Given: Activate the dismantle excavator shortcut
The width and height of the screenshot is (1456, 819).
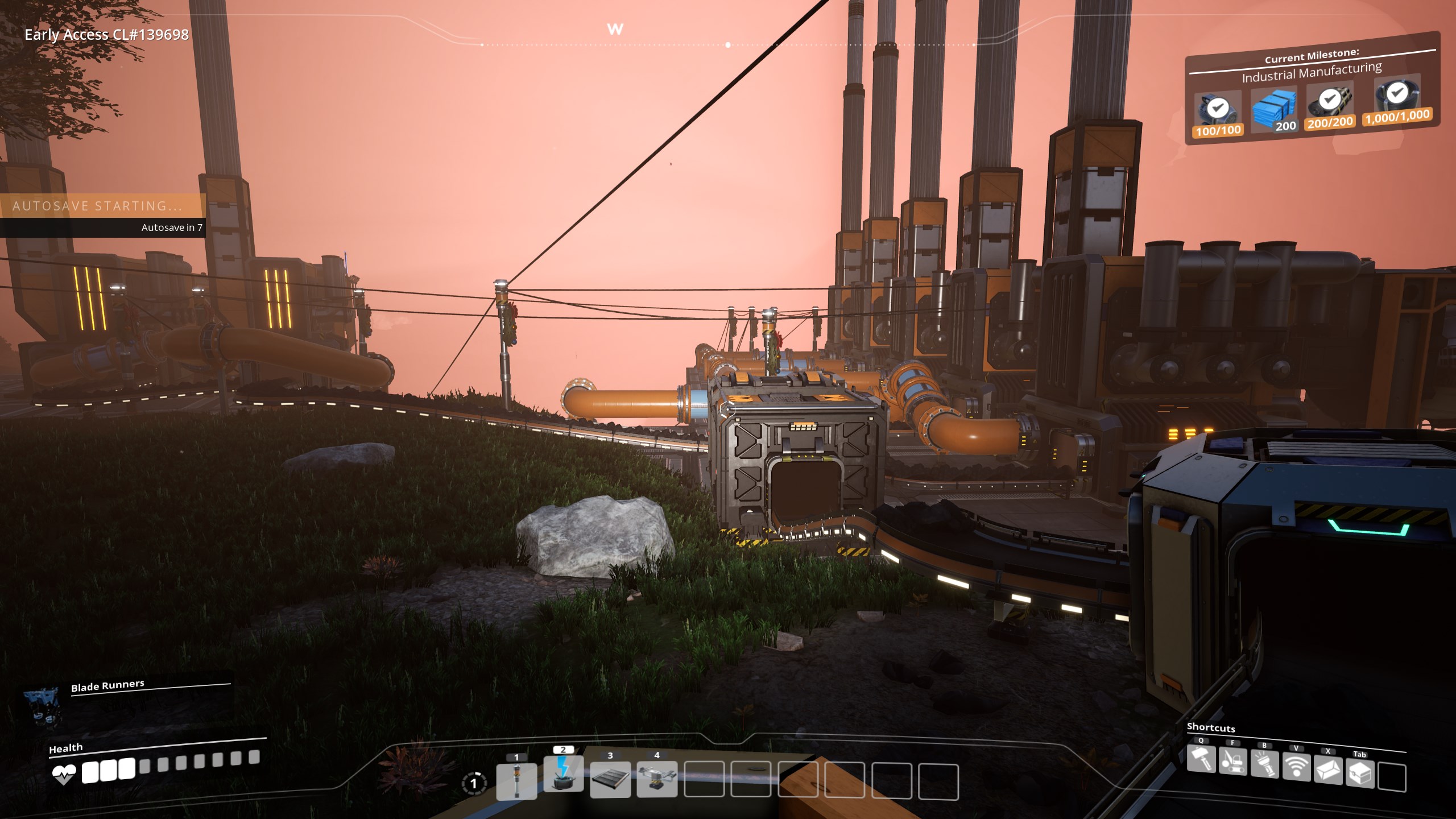Looking at the screenshot, I should (x=1232, y=762).
